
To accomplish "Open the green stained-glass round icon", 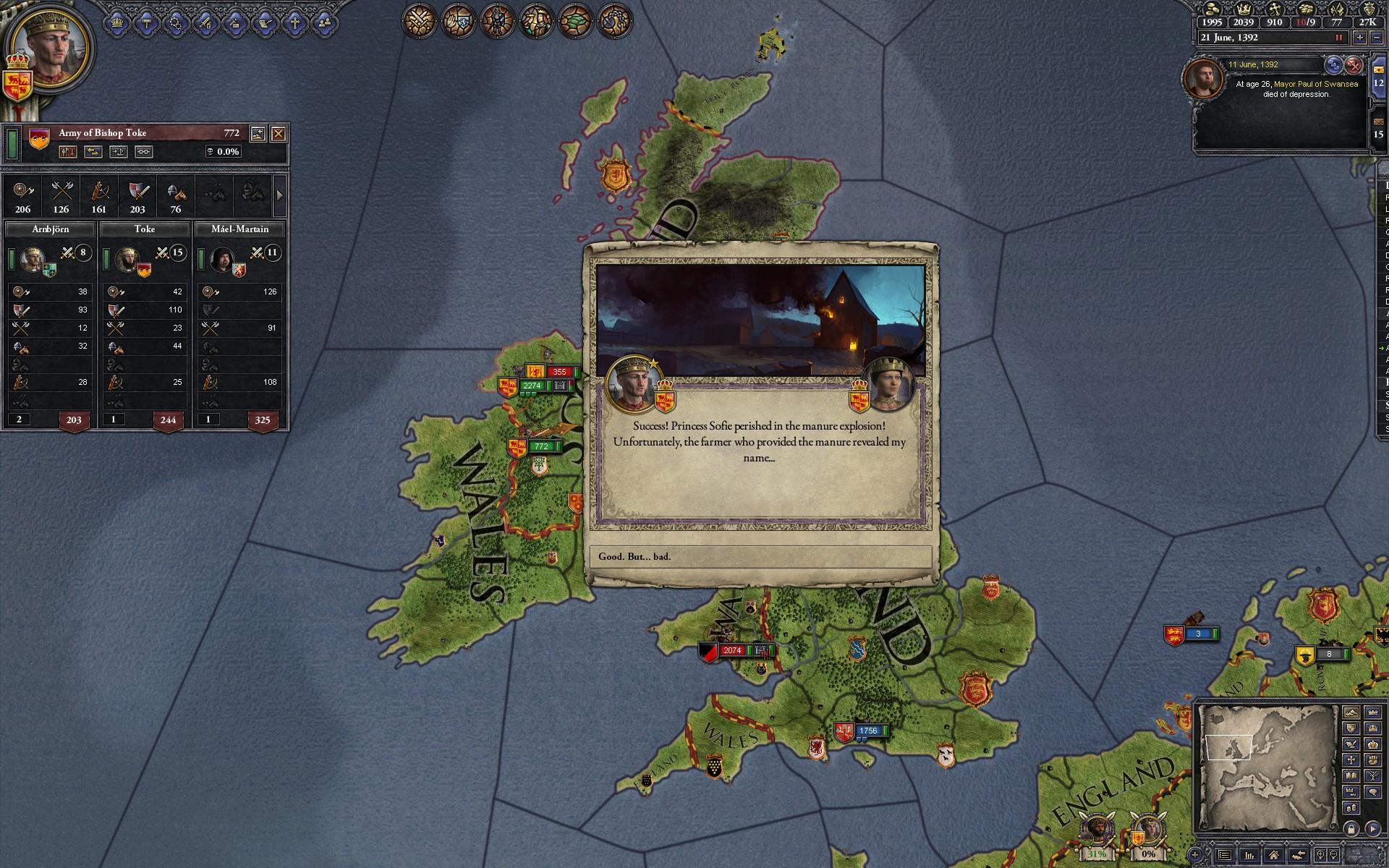I will [576, 20].
